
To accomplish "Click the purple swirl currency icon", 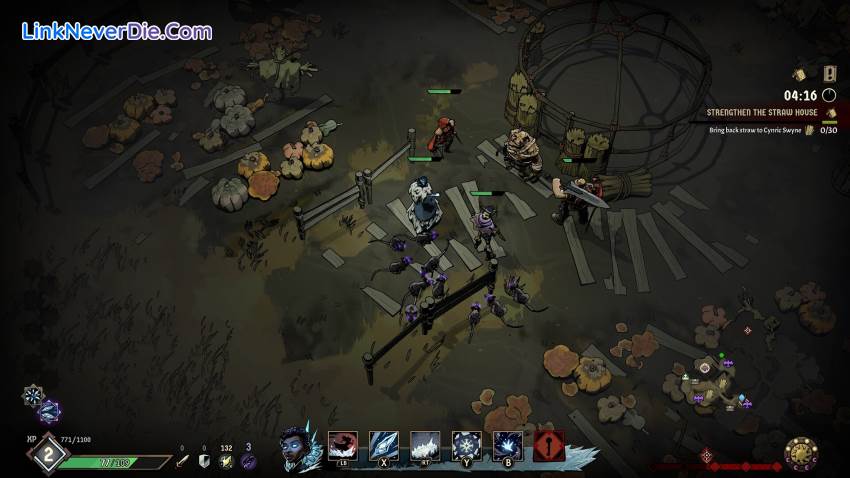I will click(x=249, y=461).
